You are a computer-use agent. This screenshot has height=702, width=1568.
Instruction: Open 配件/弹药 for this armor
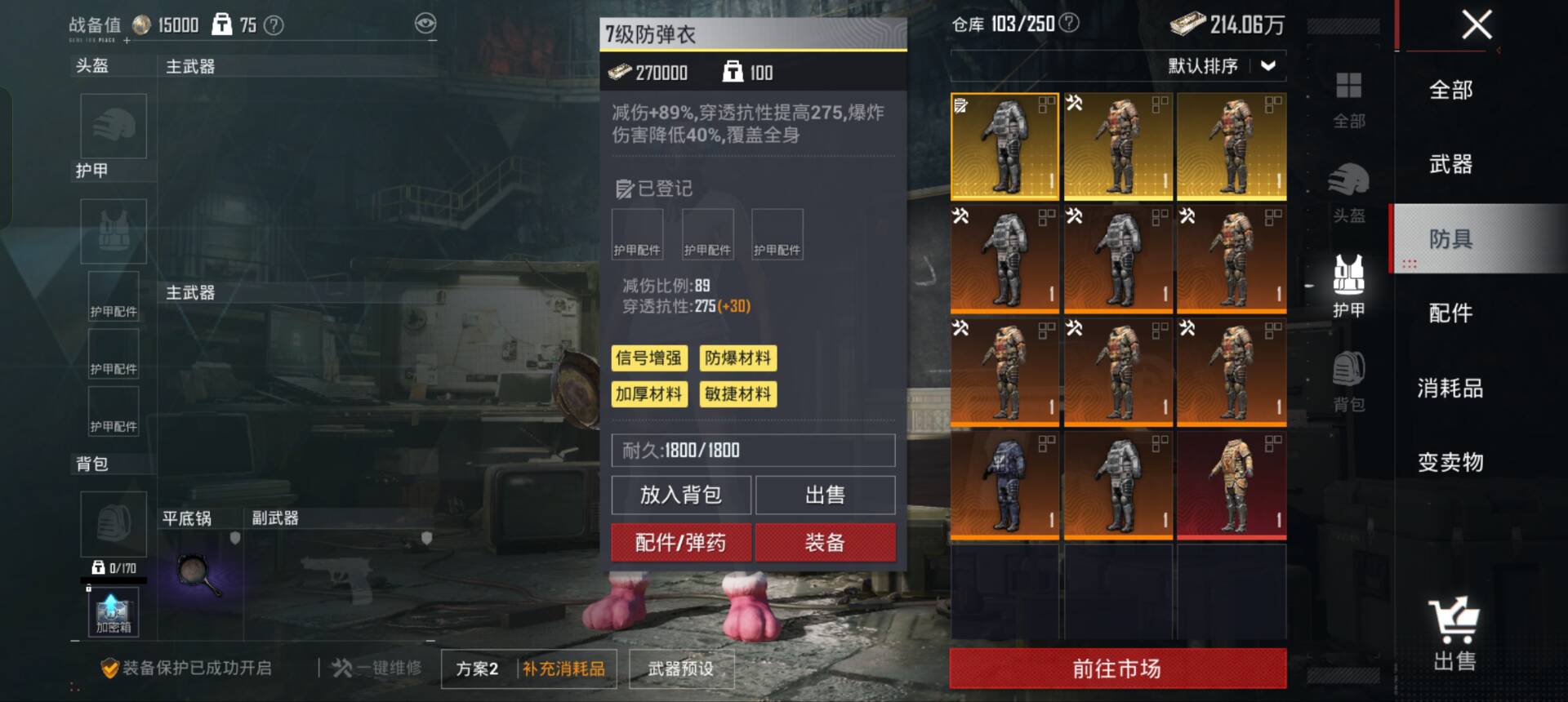[x=680, y=543]
